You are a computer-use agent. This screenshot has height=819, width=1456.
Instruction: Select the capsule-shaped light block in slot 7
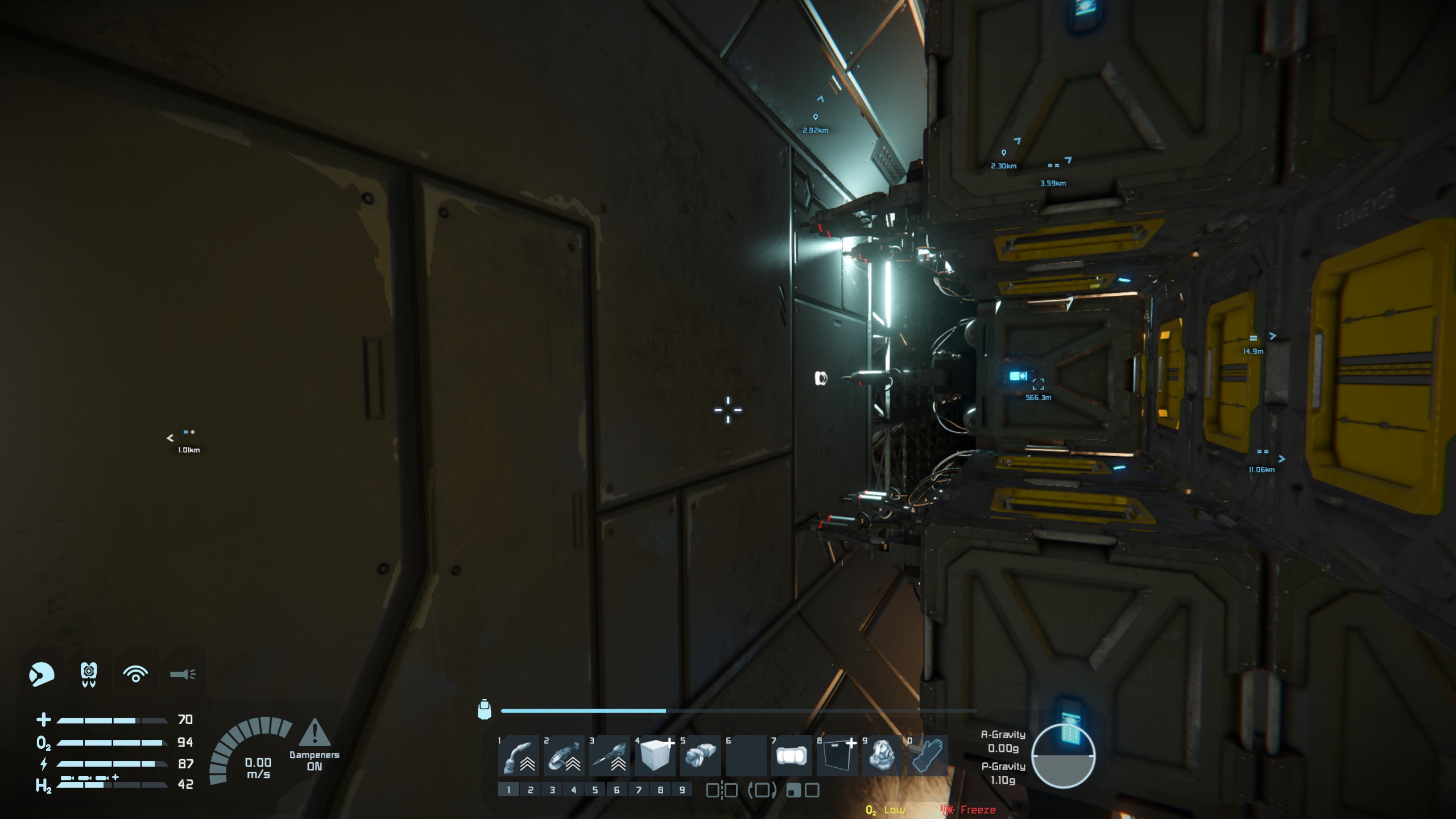(x=791, y=756)
